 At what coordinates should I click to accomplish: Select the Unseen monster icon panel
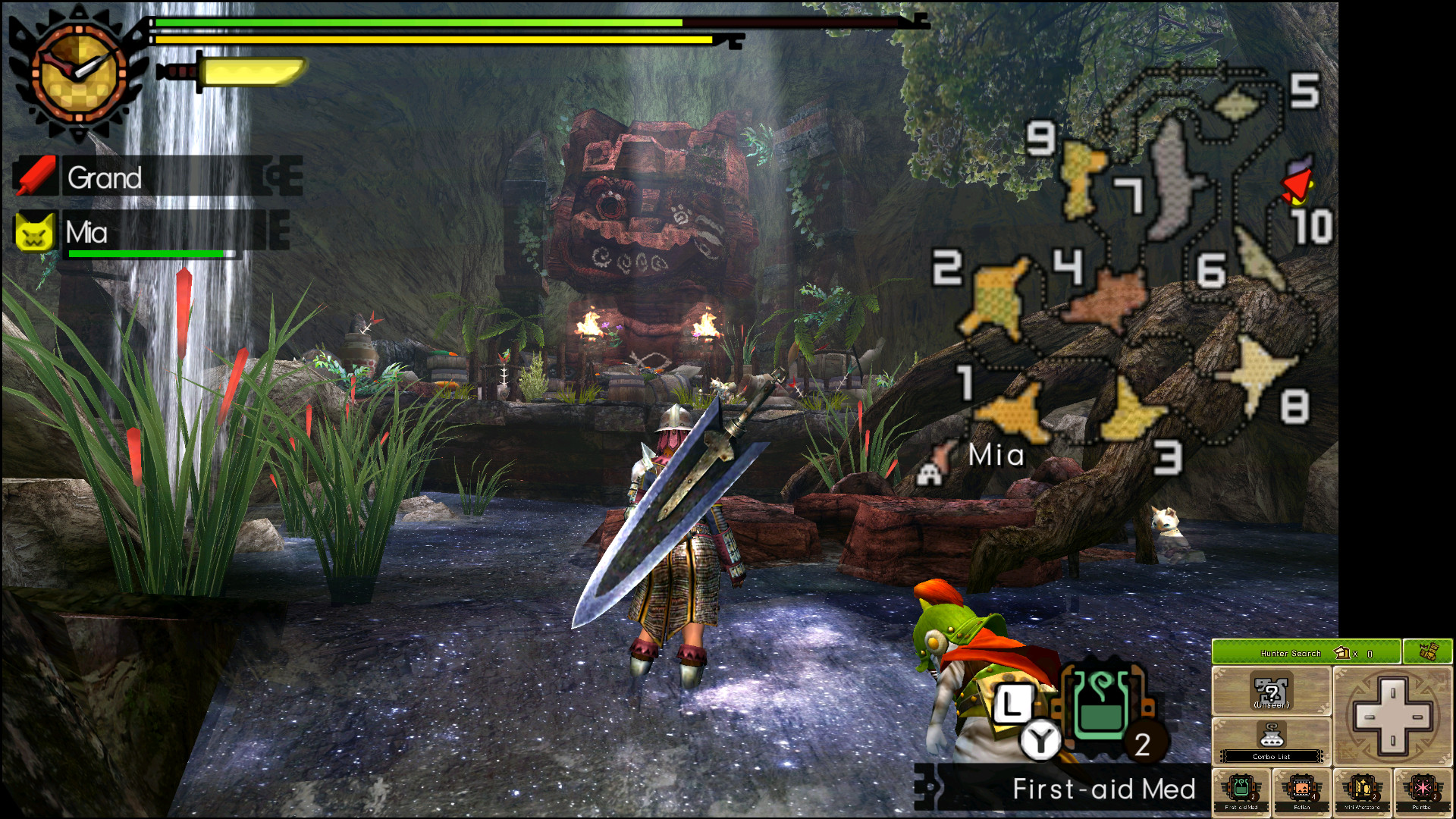tap(1271, 692)
